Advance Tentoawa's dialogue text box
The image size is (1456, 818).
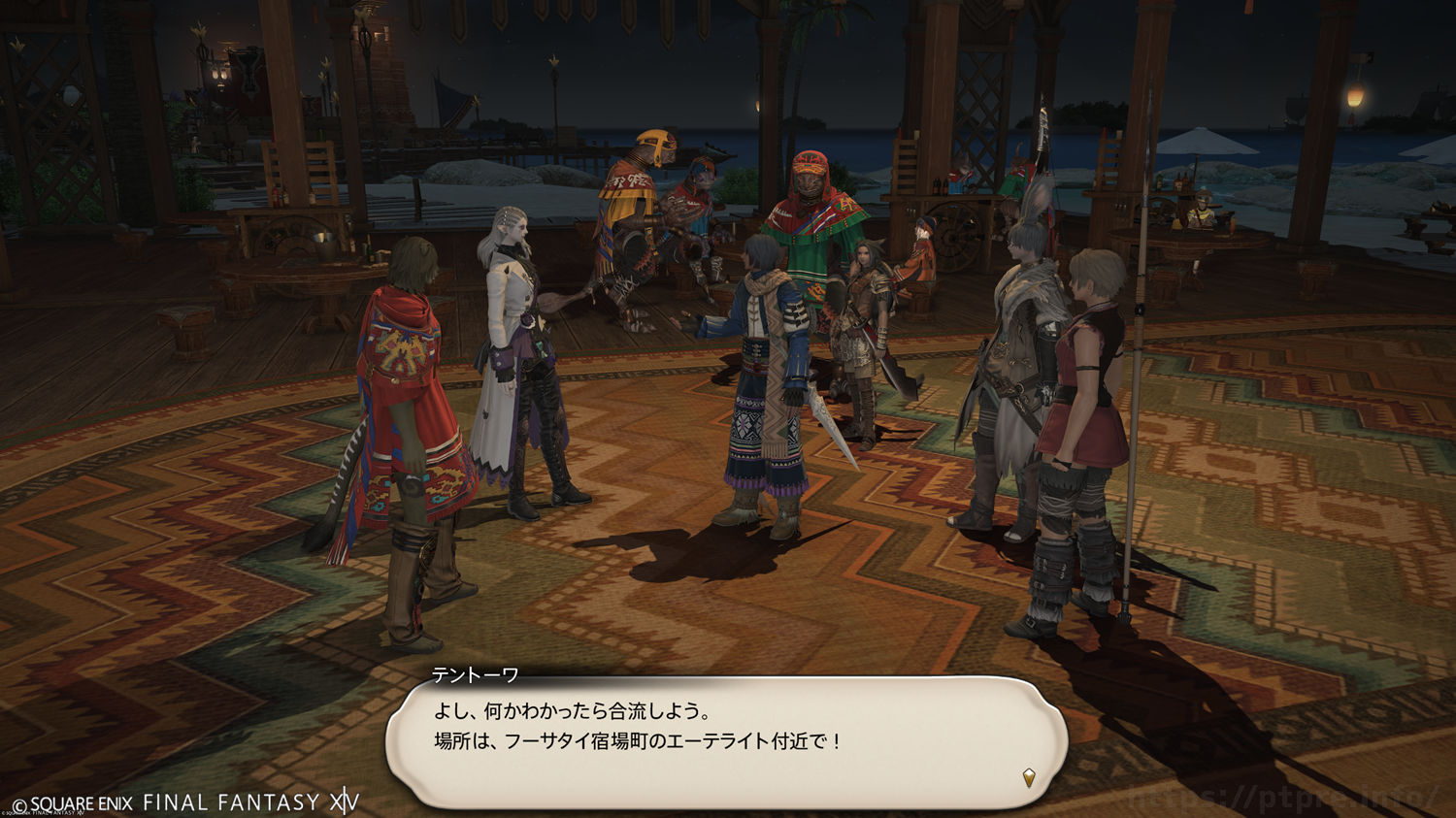pos(726,741)
